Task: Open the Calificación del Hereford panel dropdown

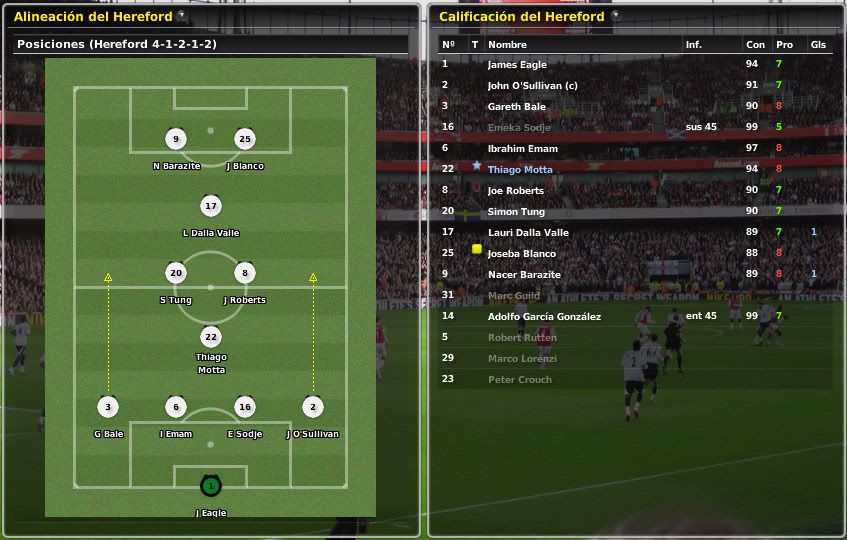Action: [615, 16]
